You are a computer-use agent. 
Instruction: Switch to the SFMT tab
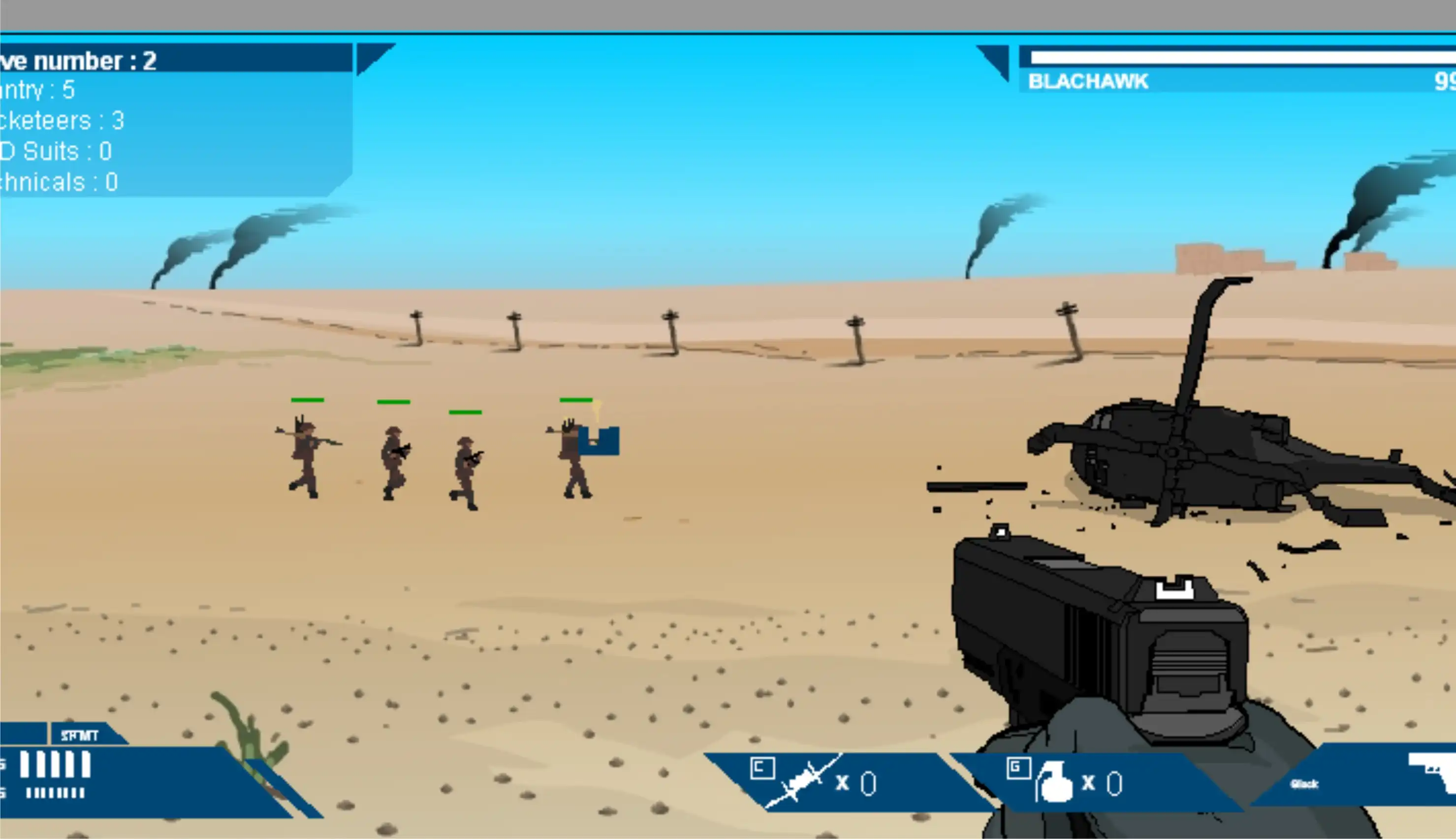[81, 735]
